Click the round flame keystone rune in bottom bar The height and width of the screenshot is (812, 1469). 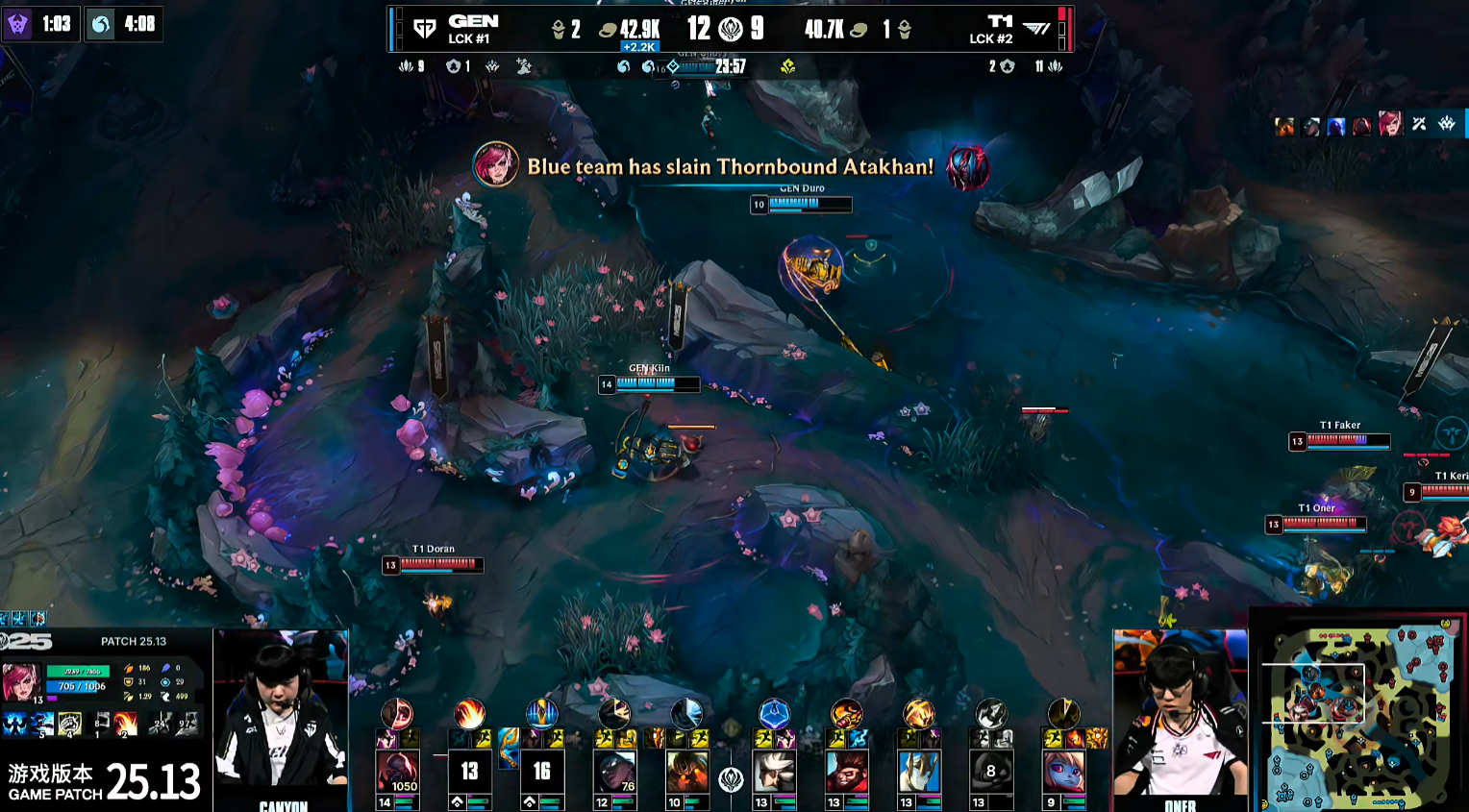pos(469,714)
